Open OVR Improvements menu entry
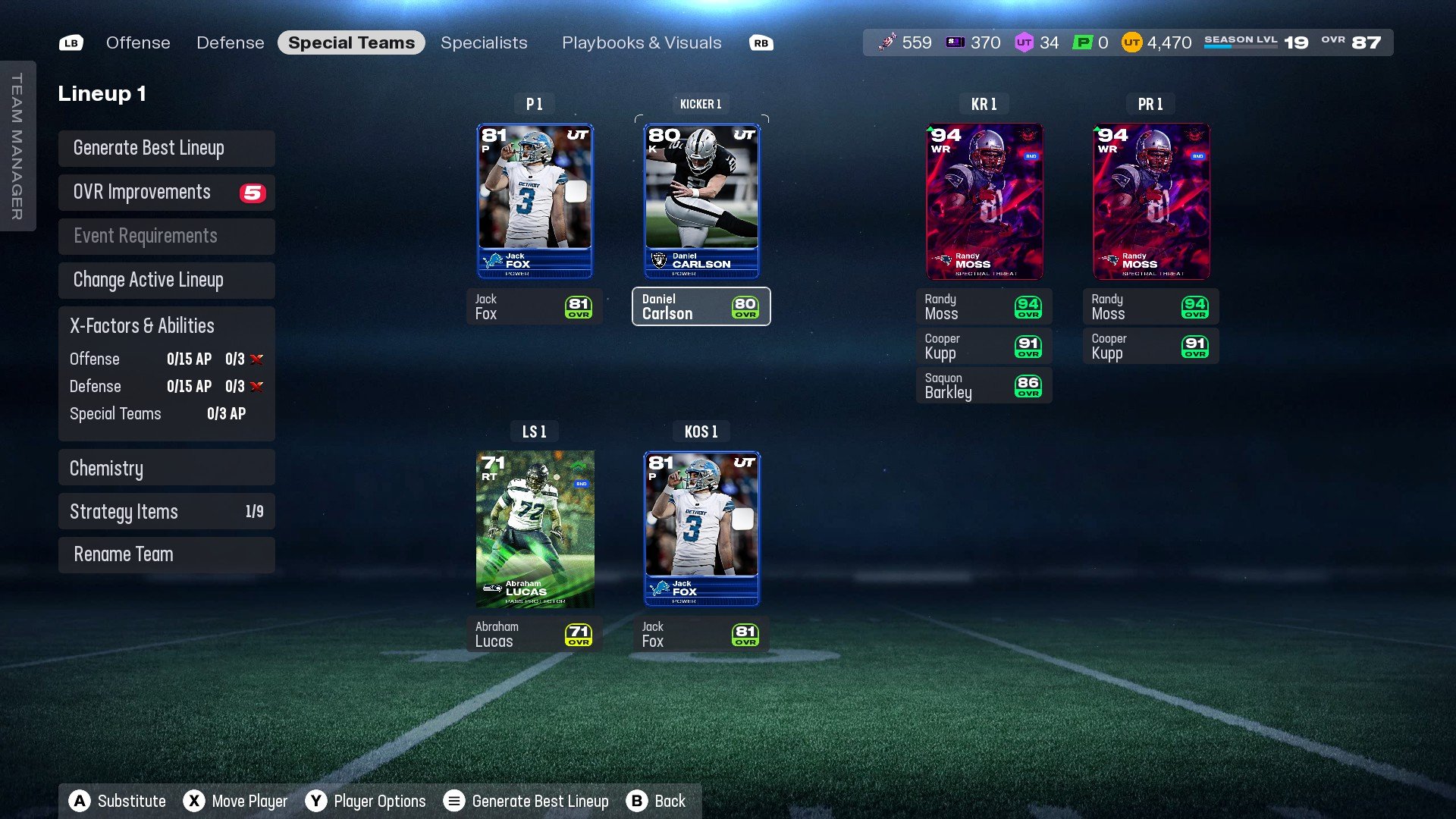 [166, 193]
